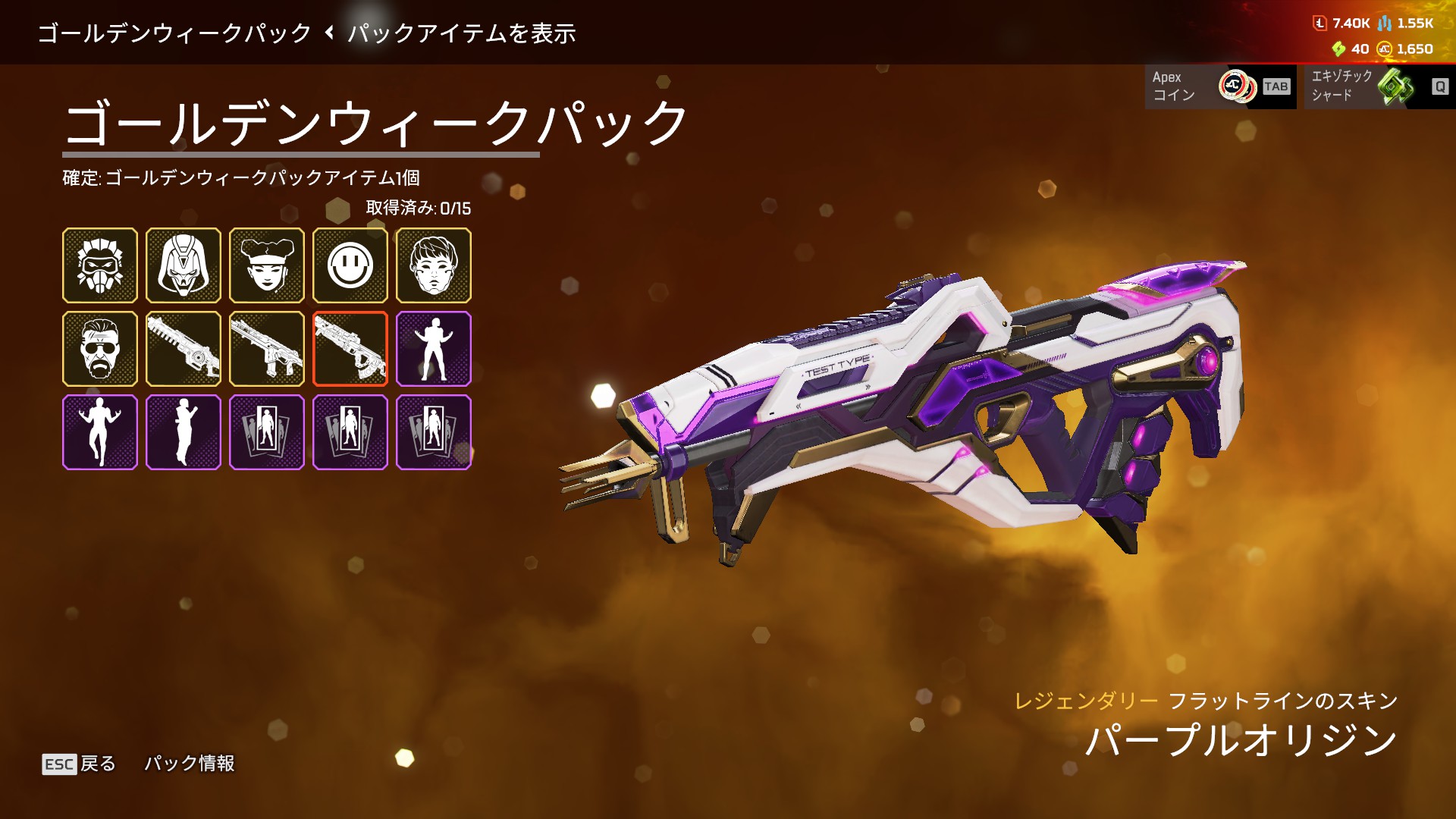Select the Crypto short-haired face tile
1456x819 pixels.
pyautogui.click(x=434, y=265)
